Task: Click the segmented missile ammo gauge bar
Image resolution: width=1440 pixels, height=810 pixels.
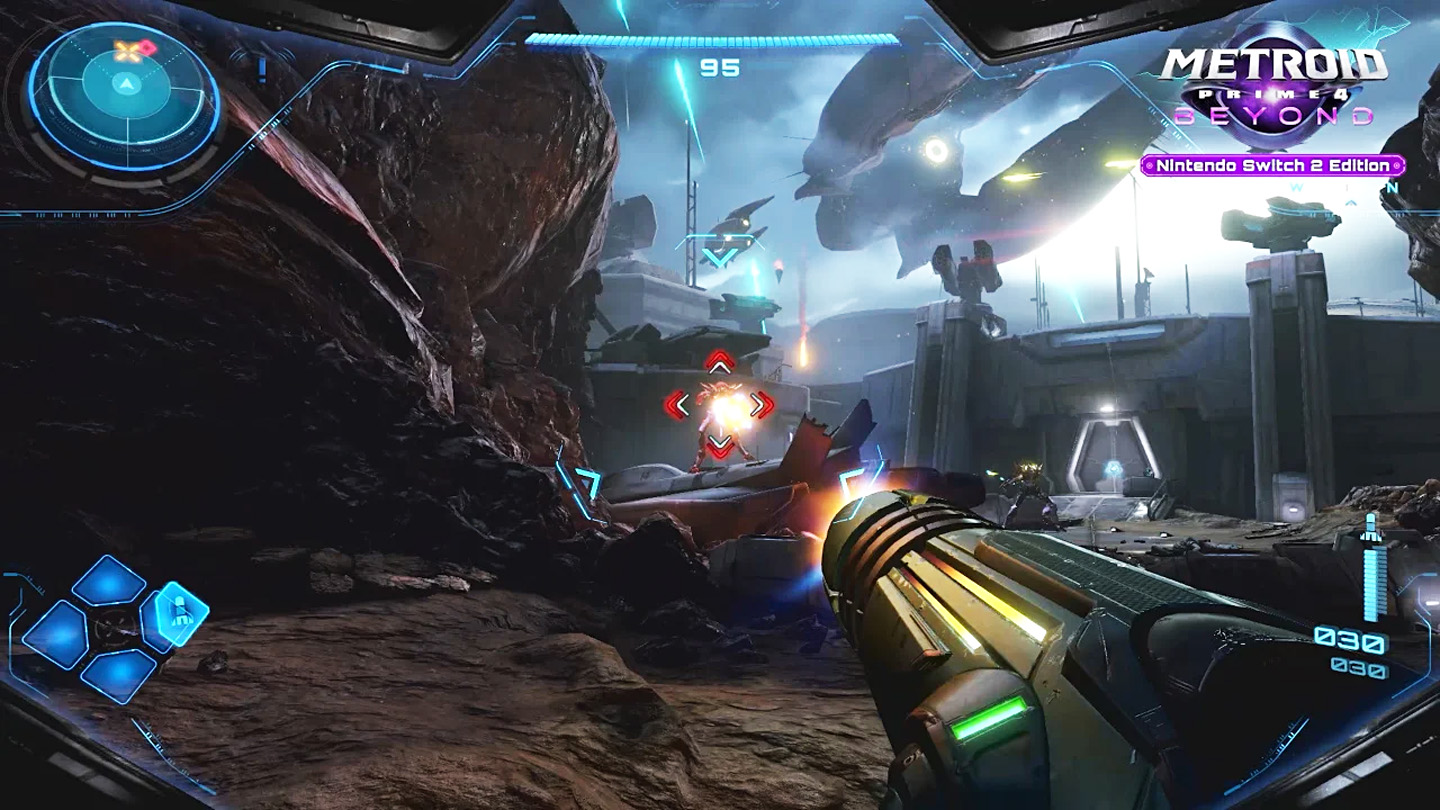Action: click(1372, 585)
